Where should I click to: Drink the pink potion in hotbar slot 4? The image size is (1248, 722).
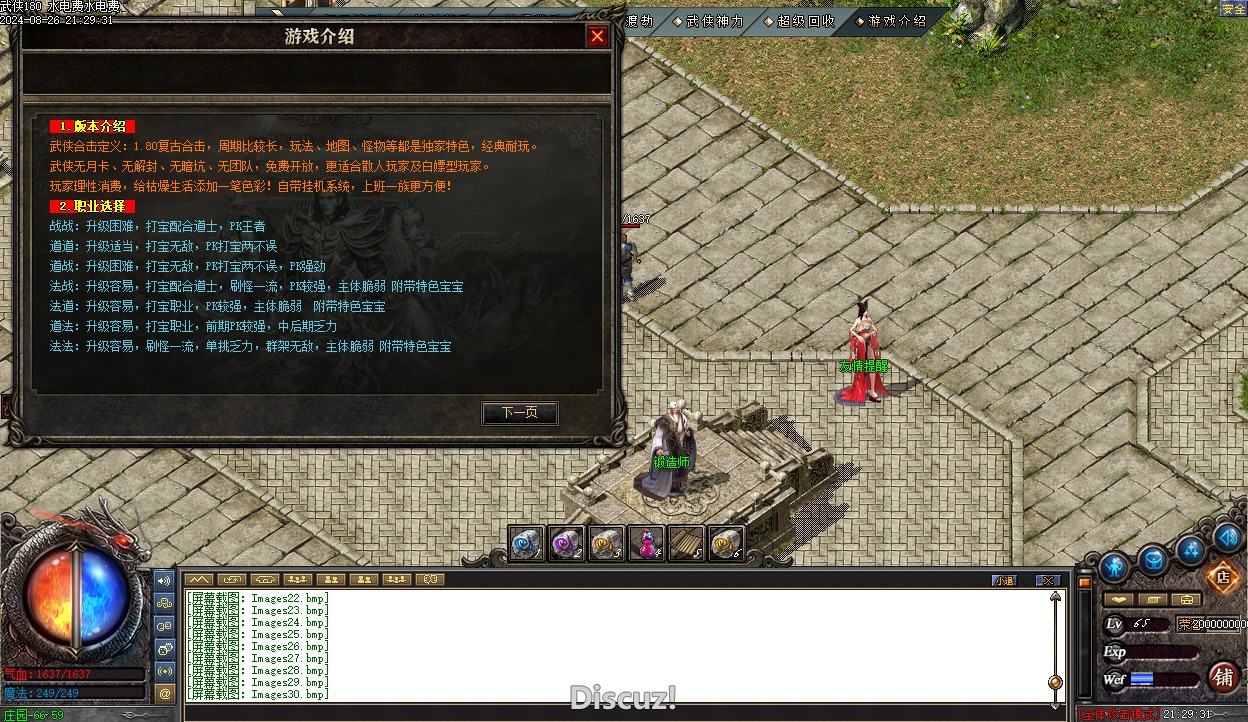(x=647, y=543)
